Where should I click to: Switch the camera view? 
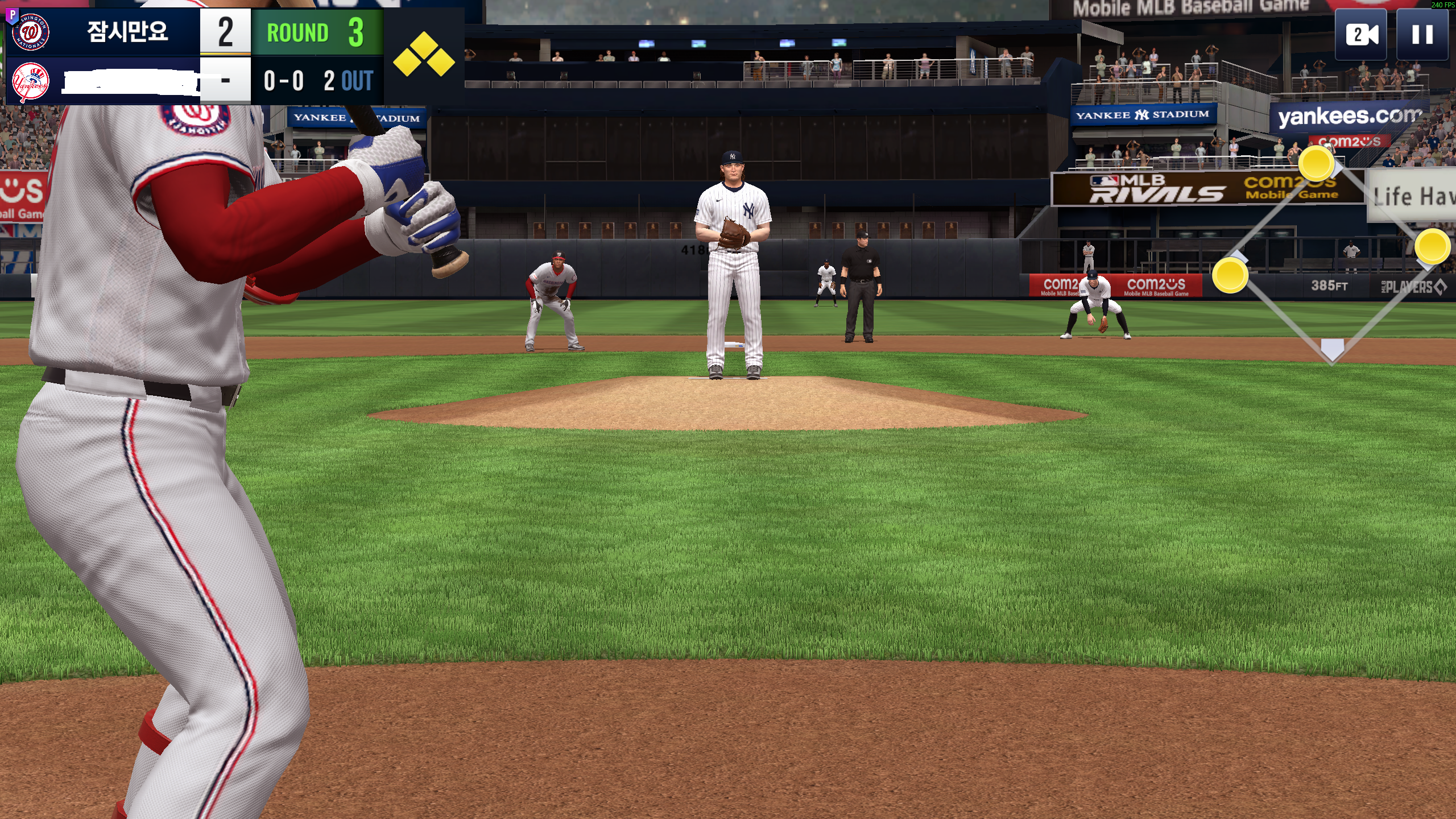point(1361,35)
